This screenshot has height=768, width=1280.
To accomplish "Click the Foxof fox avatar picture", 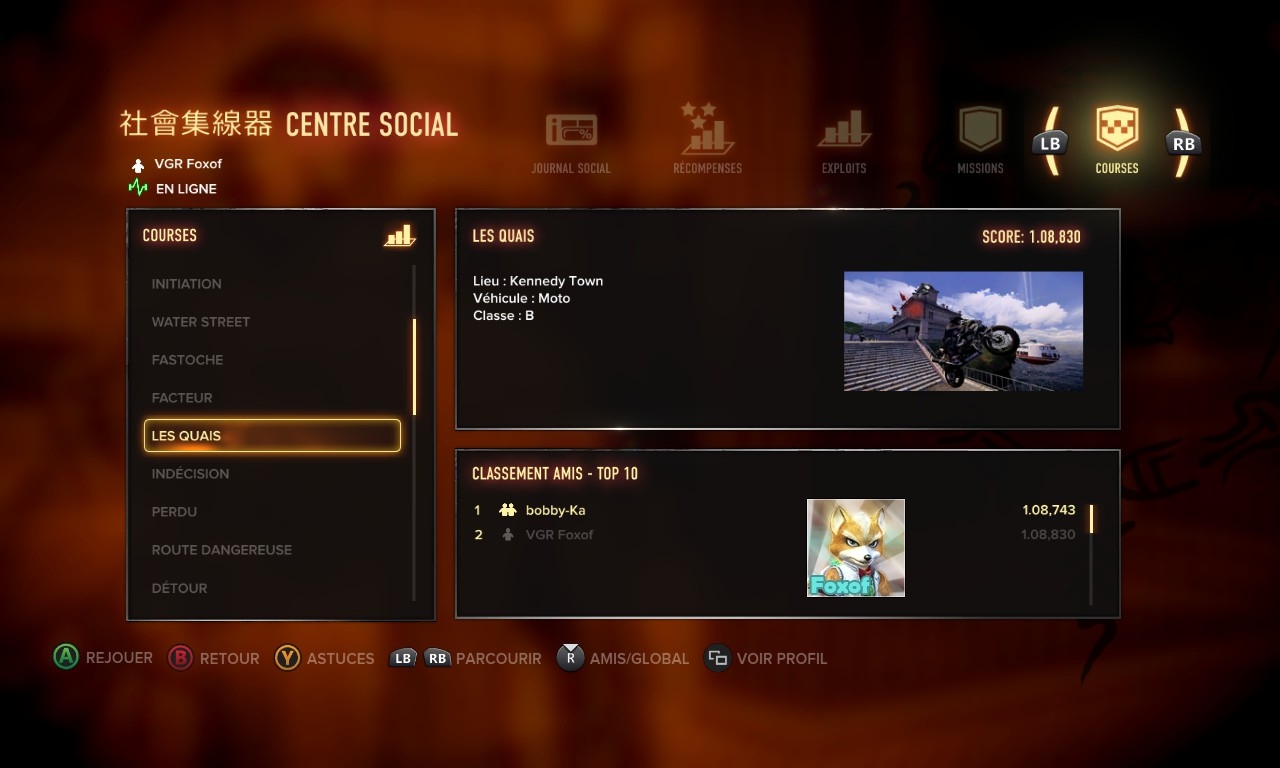I will click(x=856, y=548).
